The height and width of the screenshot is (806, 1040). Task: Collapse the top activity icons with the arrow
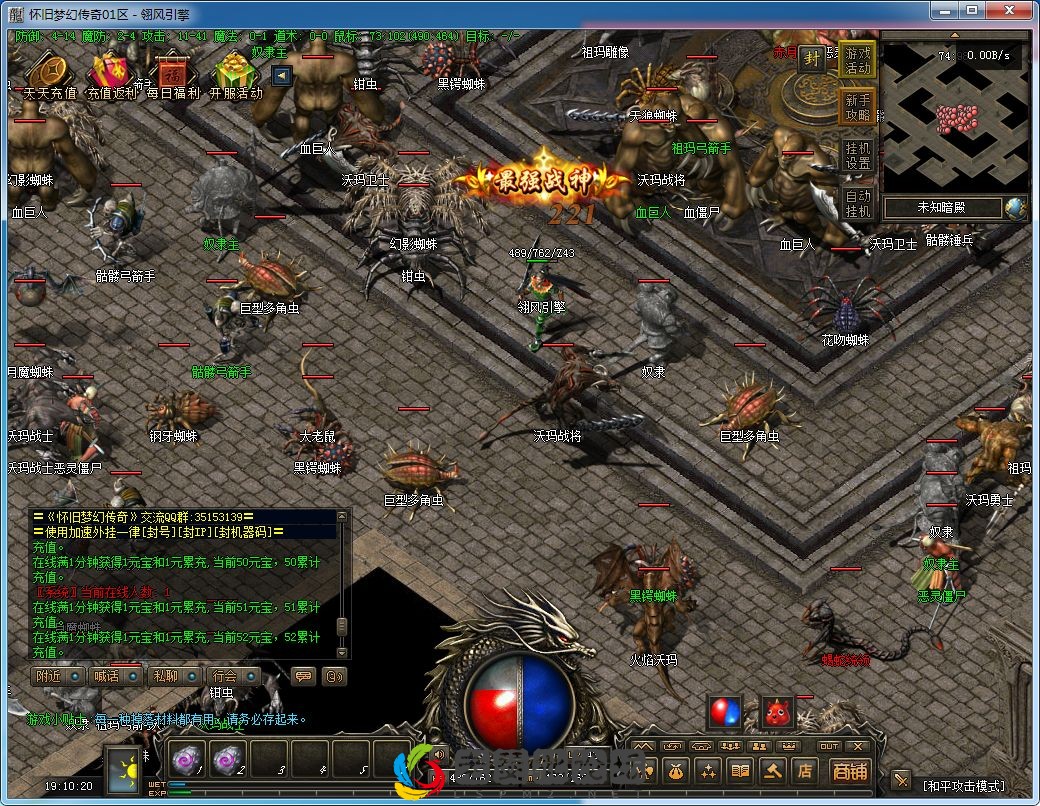click(x=281, y=75)
